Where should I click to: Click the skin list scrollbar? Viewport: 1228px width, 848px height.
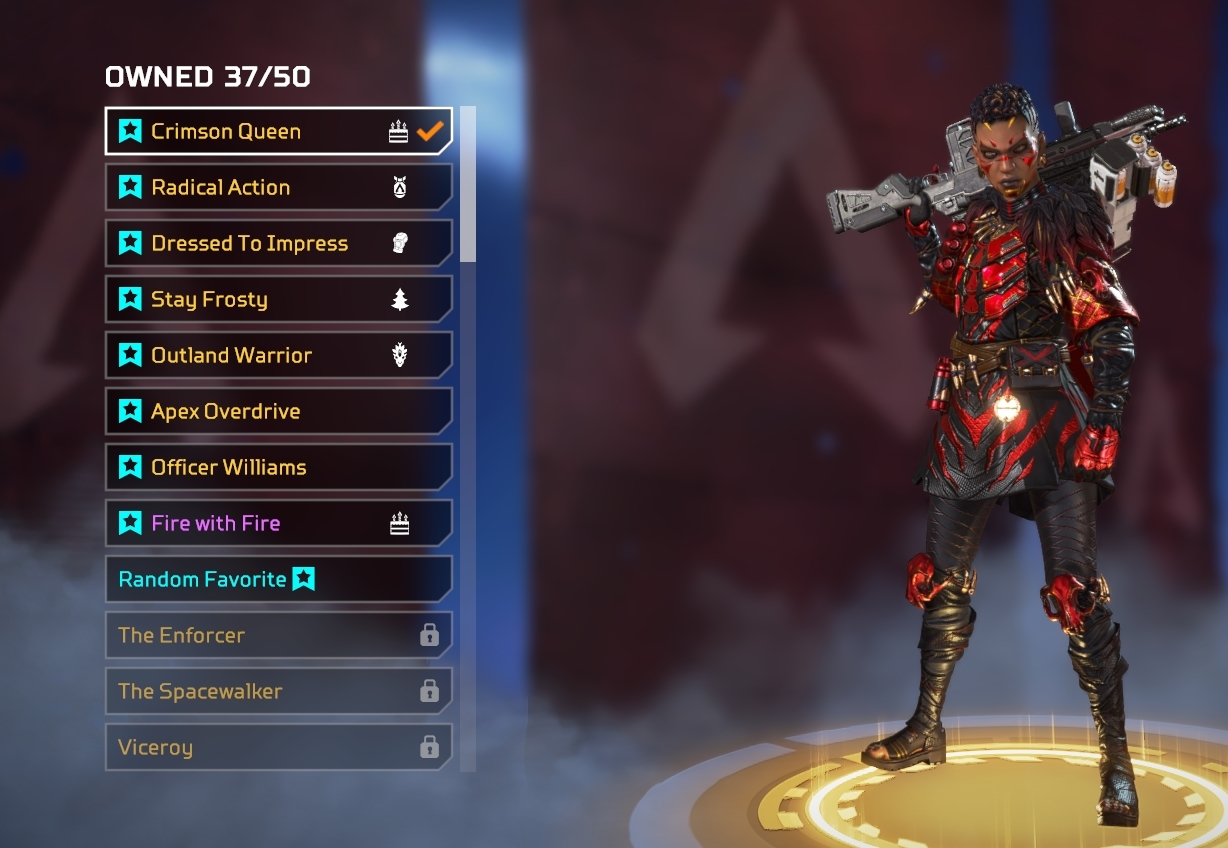(x=467, y=185)
